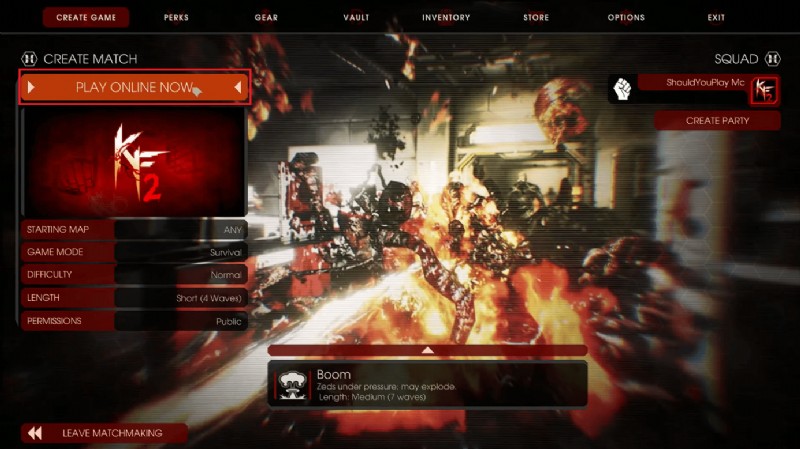
Task: Go to the Vault tab
Action: point(356,17)
